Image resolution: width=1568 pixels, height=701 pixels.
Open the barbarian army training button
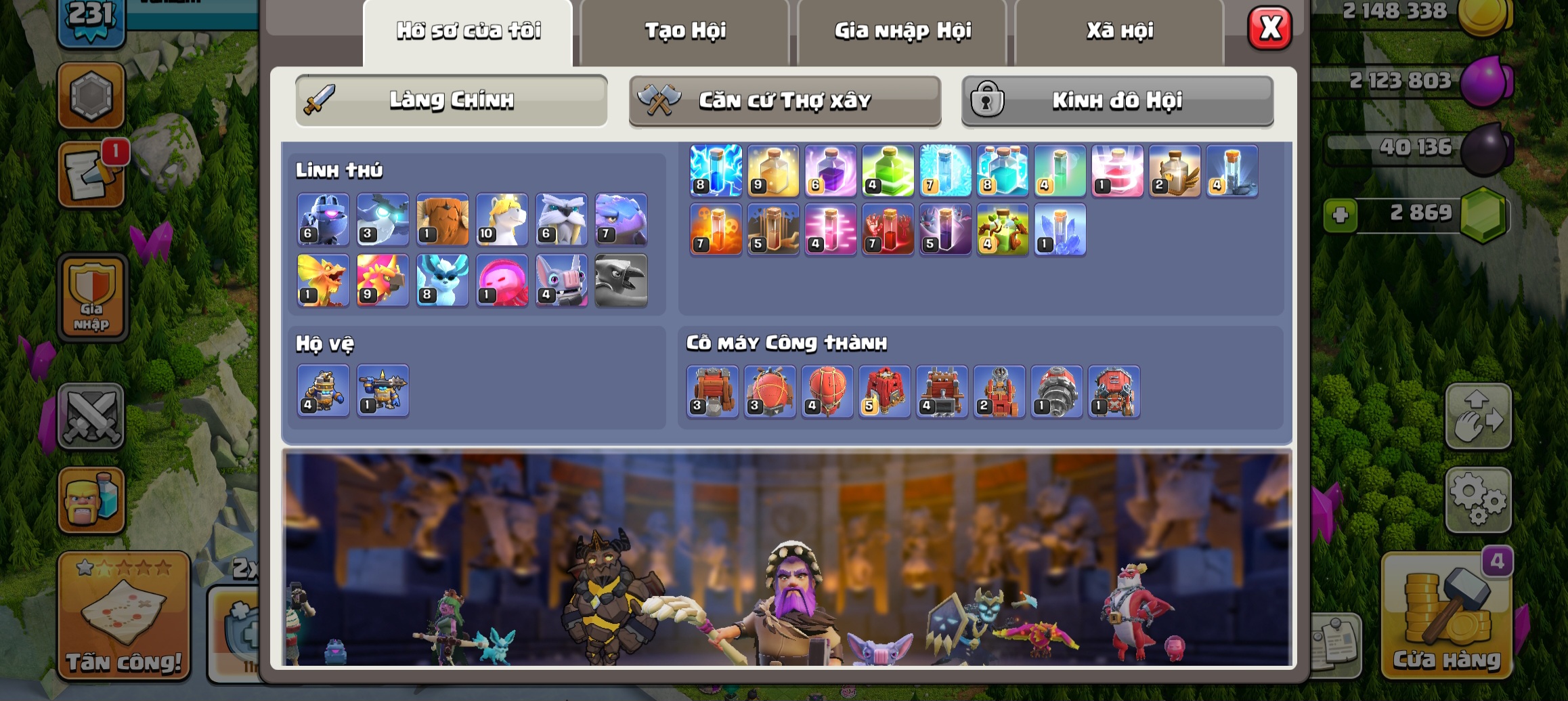tap(91, 500)
